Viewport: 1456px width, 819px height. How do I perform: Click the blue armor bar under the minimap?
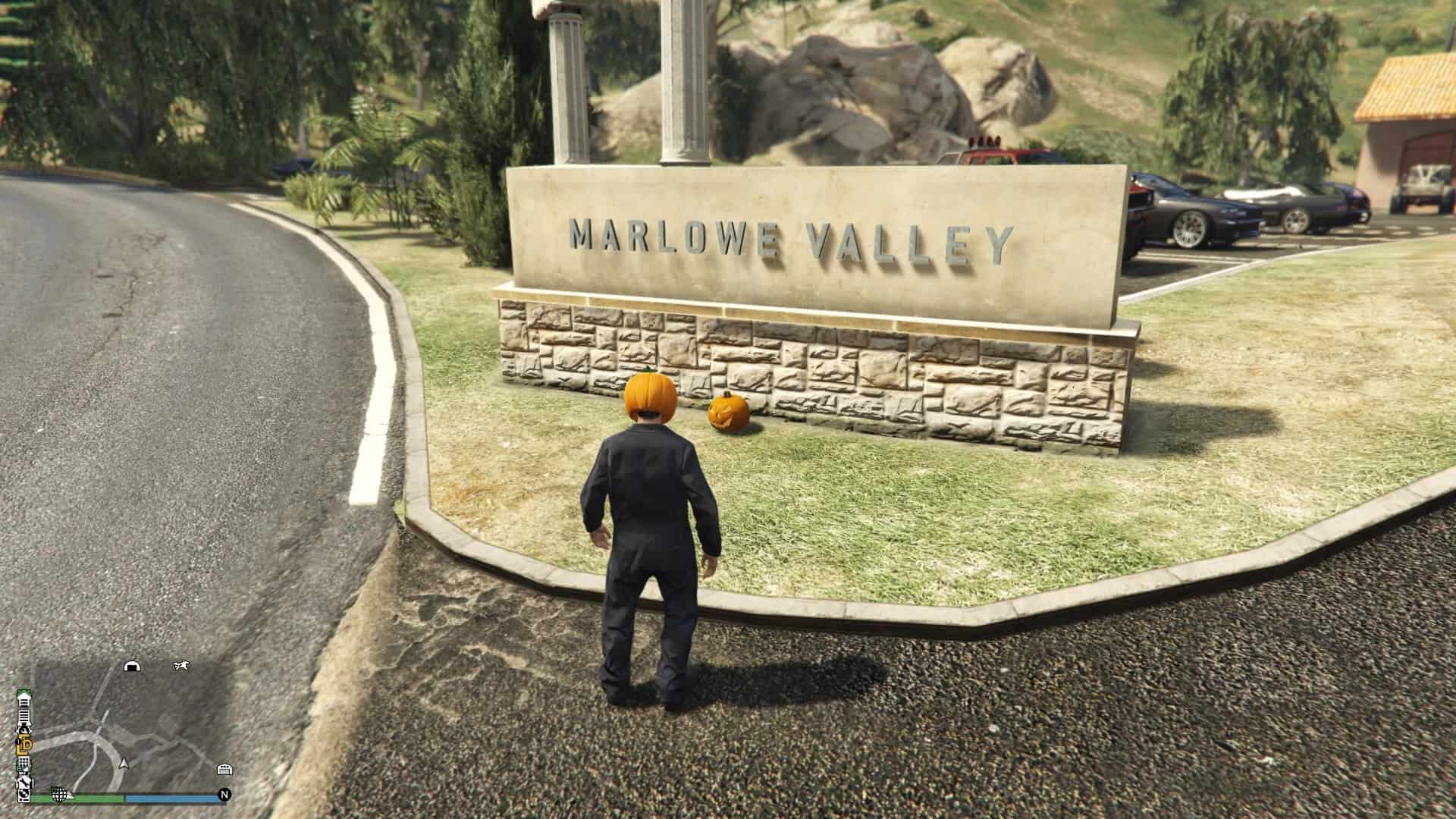tap(170, 797)
